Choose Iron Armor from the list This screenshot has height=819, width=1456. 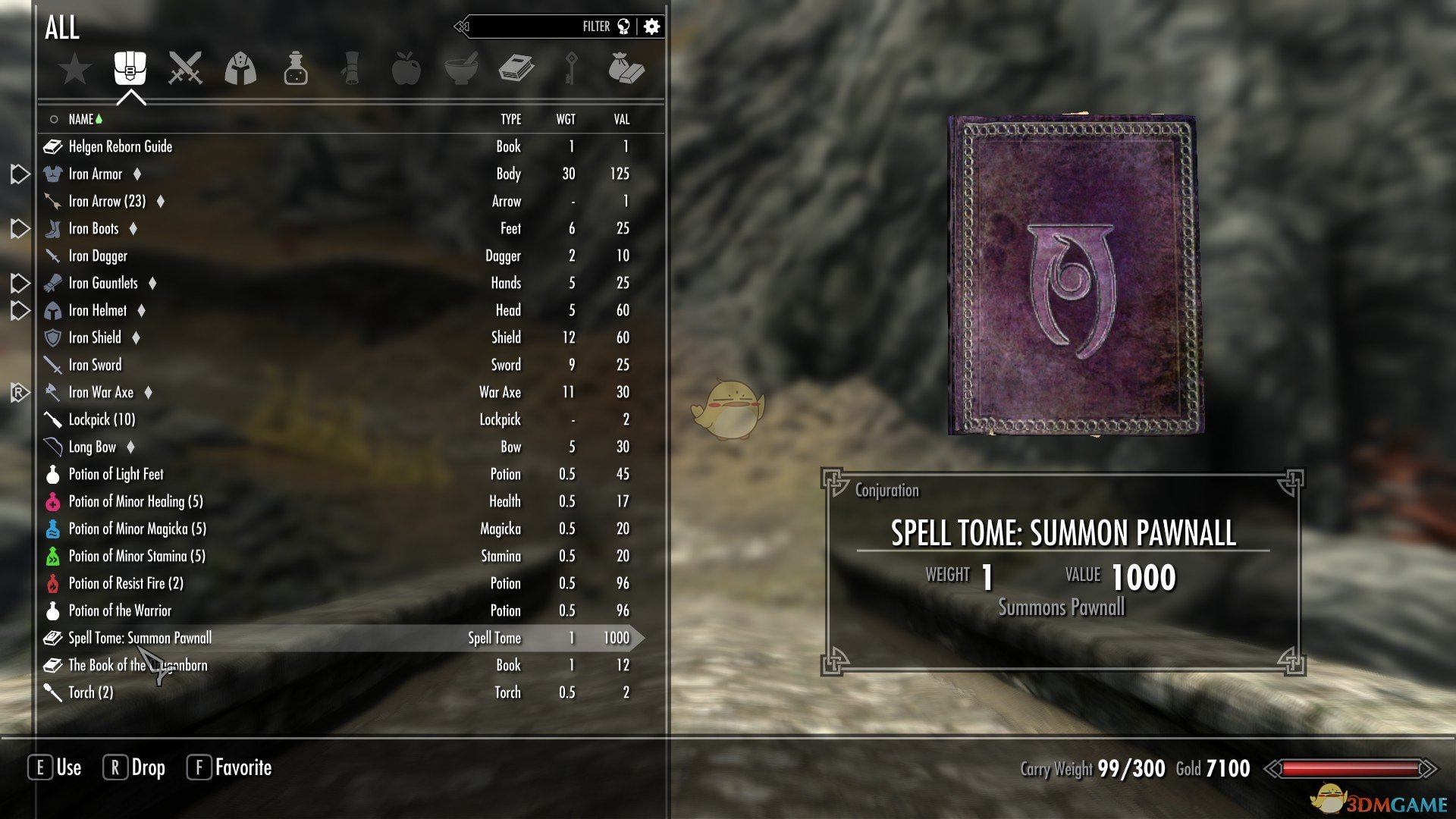tap(96, 174)
